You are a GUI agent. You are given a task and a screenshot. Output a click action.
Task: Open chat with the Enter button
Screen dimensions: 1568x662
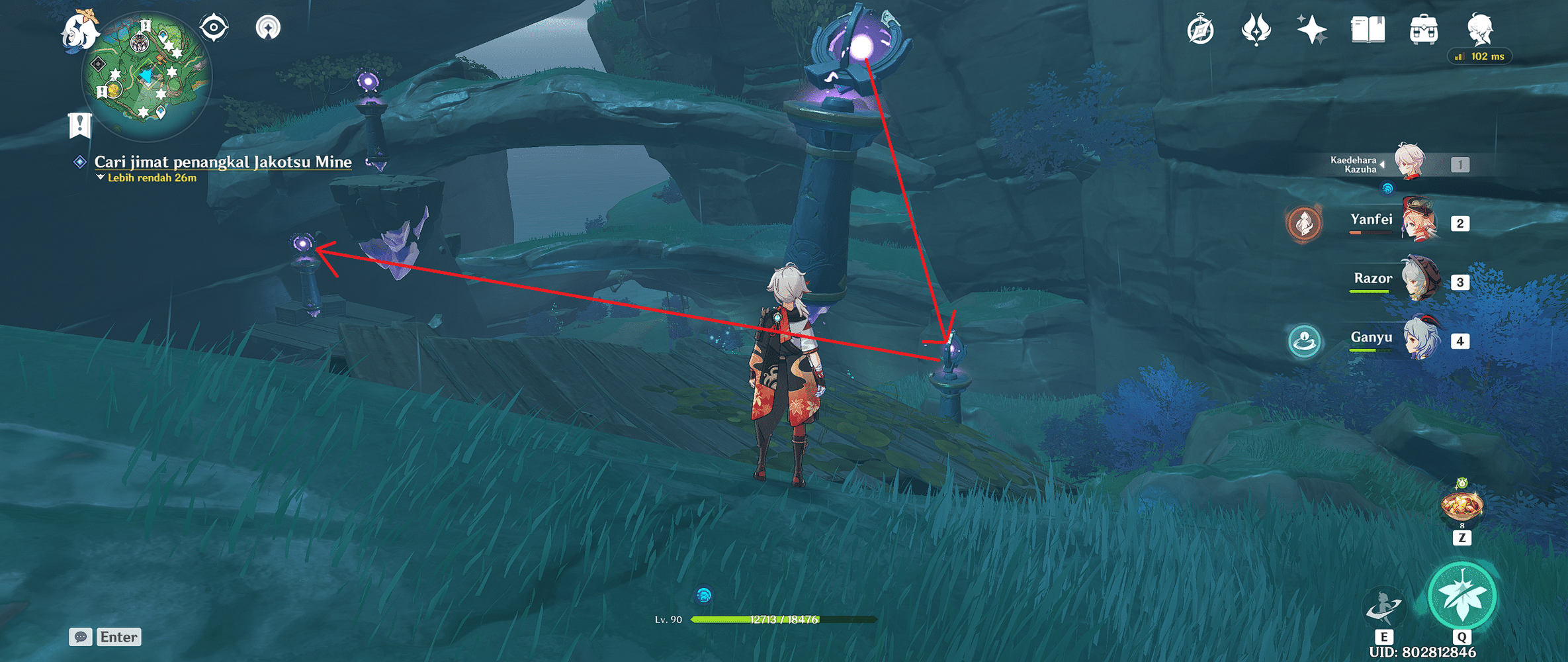tap(119, 637)
